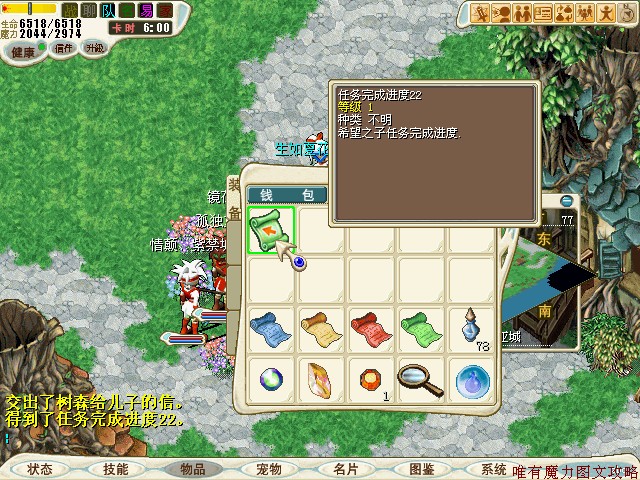Open the 技能 skills menu
Screen dimensions: 640x480
(x=115, y=468)
